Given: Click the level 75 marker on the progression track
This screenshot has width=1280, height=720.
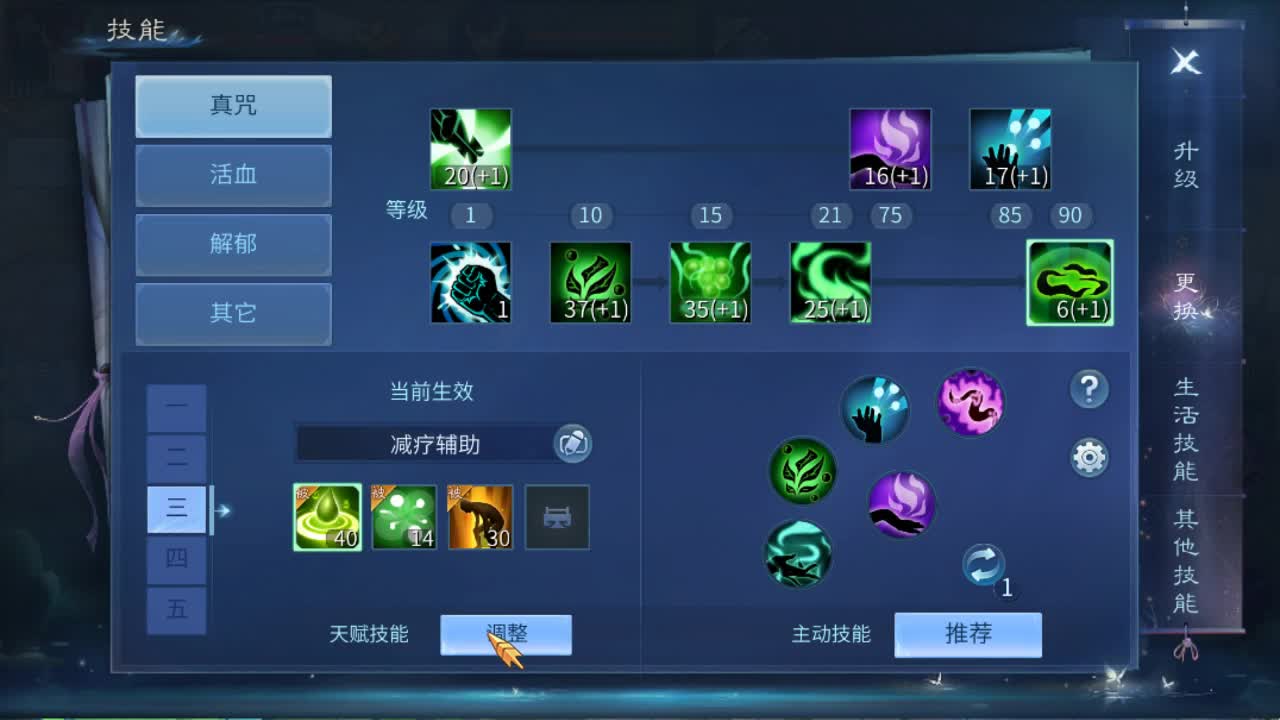Looking at the screenshot, I should [x=890, y=215].
